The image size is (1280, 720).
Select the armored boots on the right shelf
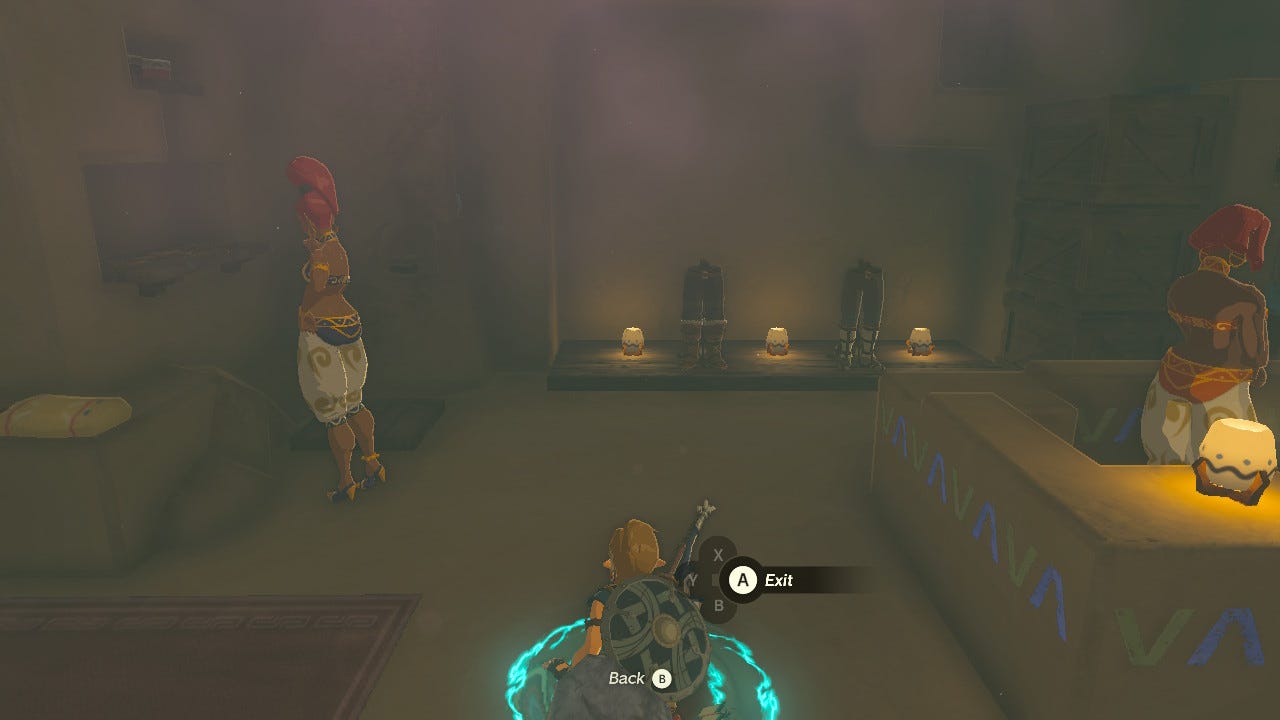pos(860,305)
